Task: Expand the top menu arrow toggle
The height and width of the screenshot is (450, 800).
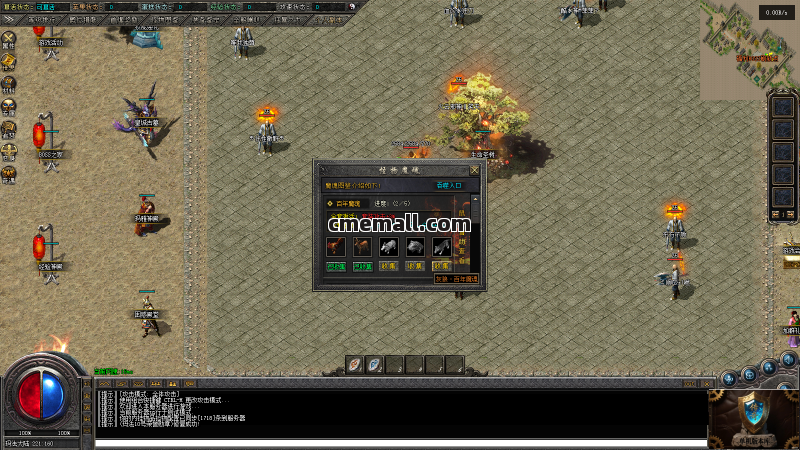Action: pyautogui.click(x=11, y=19)
